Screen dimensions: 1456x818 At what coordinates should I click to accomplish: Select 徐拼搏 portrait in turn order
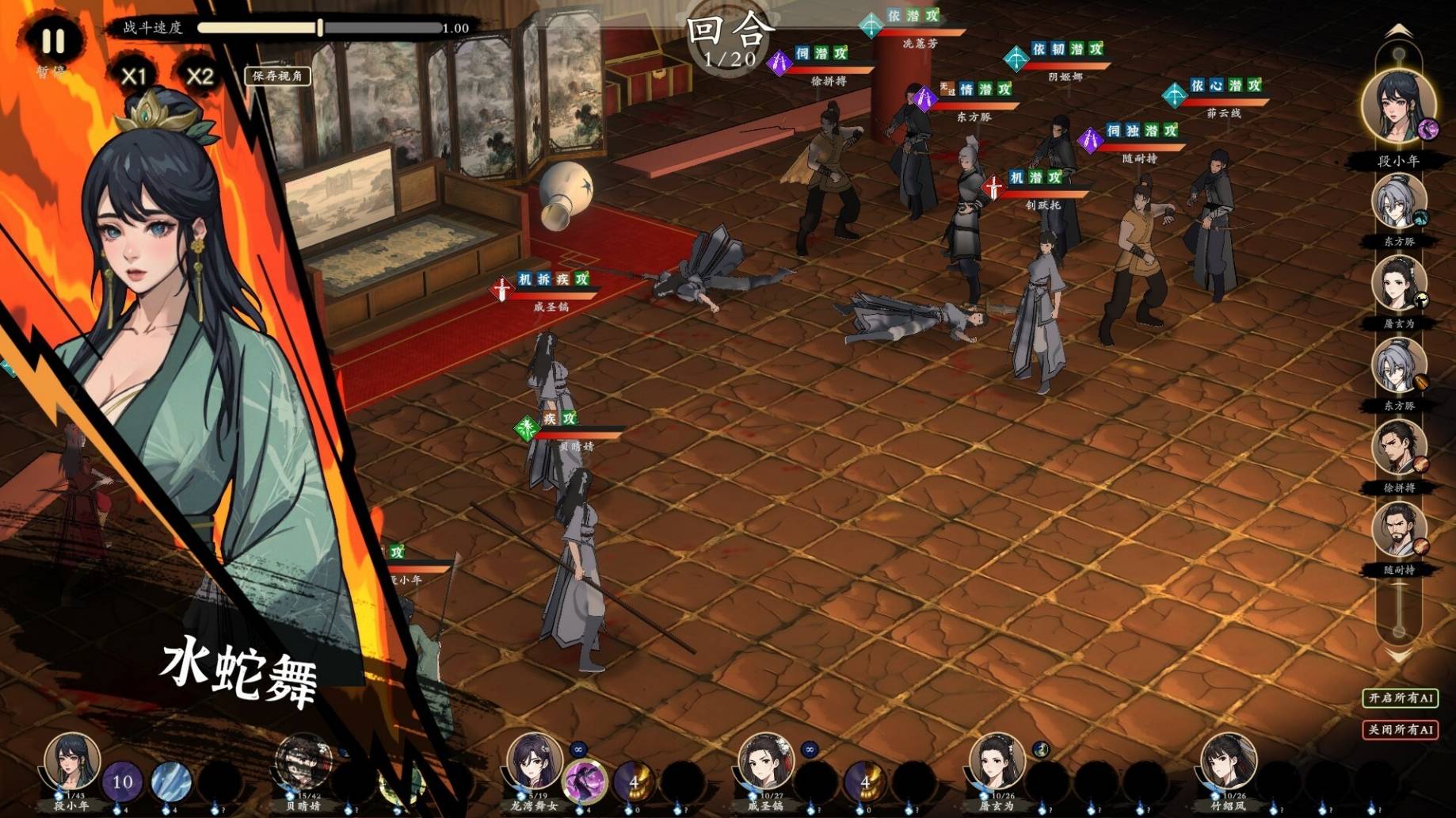click(x=1398, y=449)
